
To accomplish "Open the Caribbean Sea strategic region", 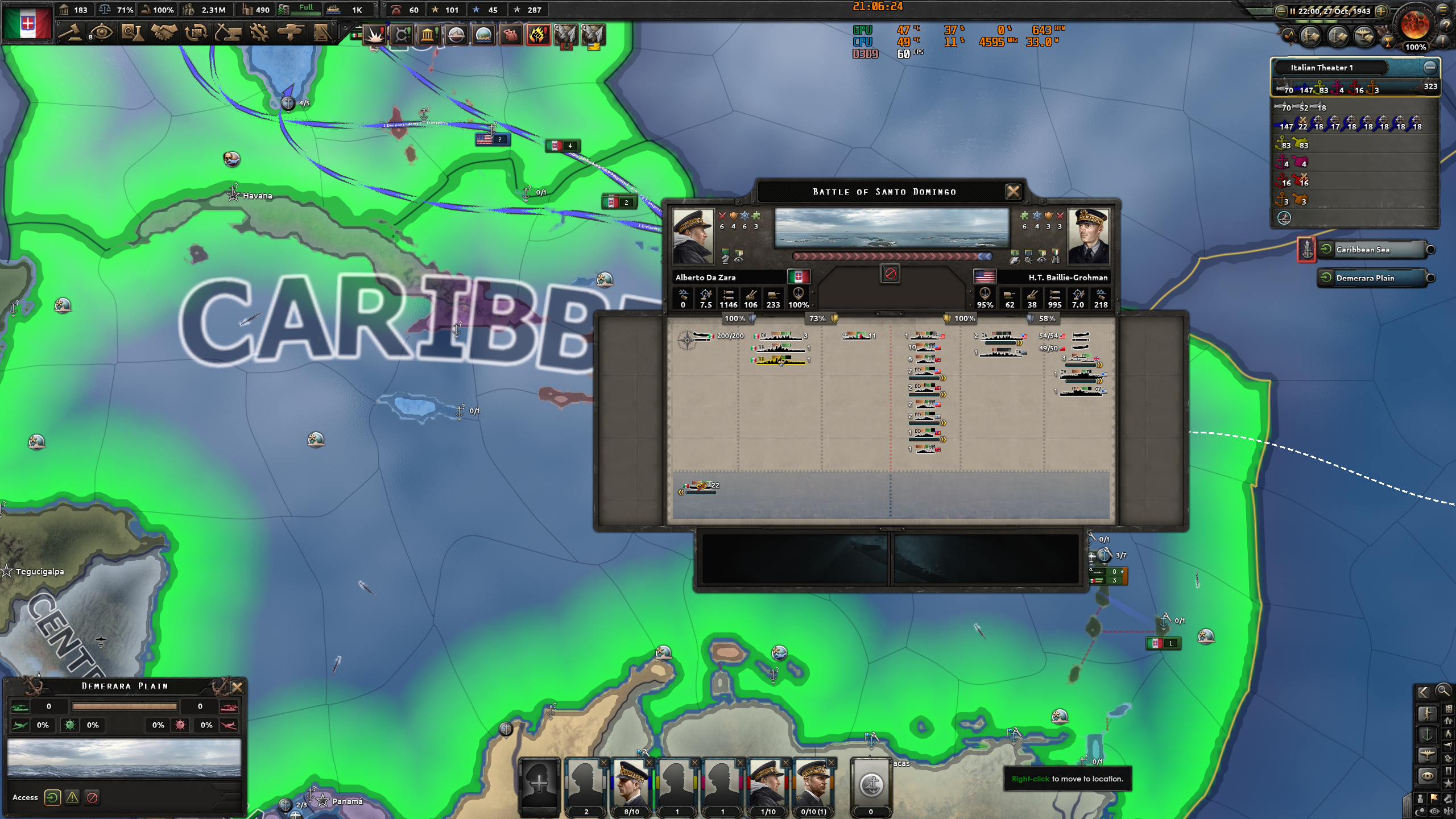I will 1371,250.
